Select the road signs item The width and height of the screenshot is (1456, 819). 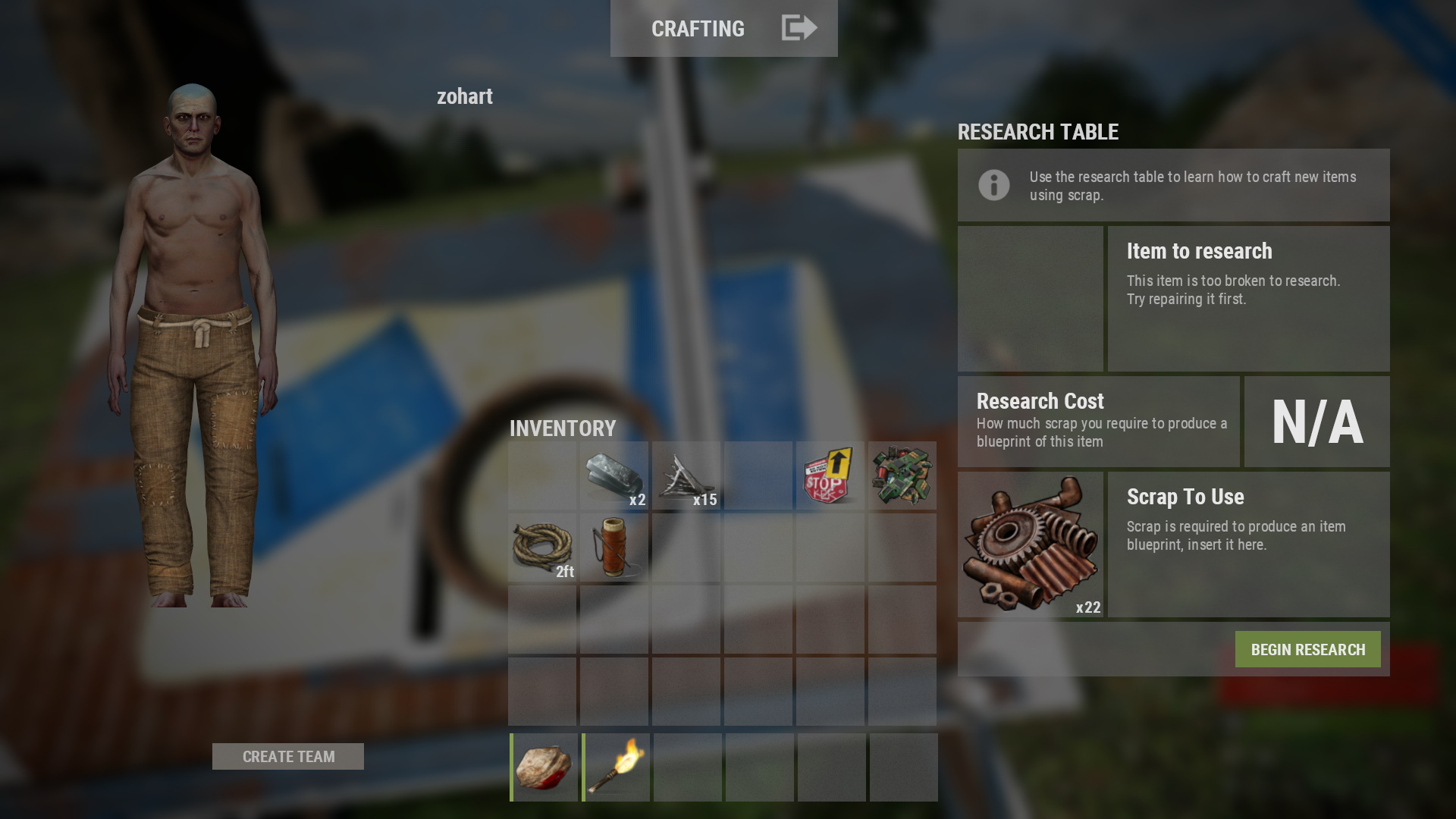pos(830,476)
